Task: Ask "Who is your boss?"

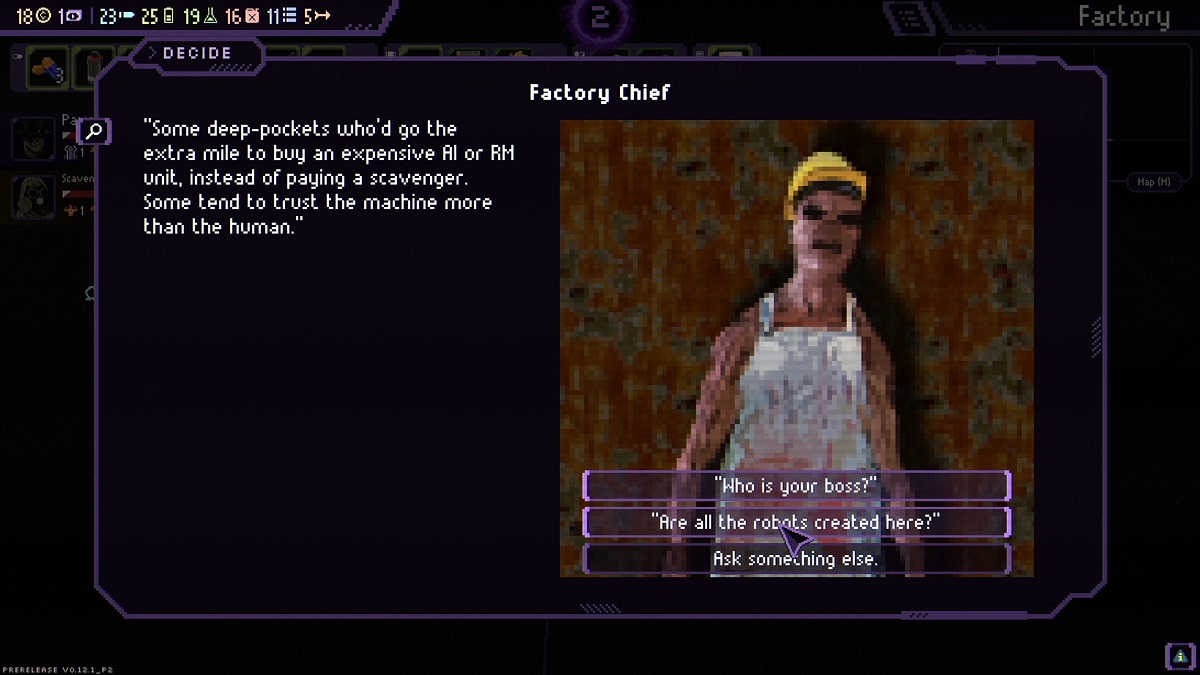Action: click(796, 486)
